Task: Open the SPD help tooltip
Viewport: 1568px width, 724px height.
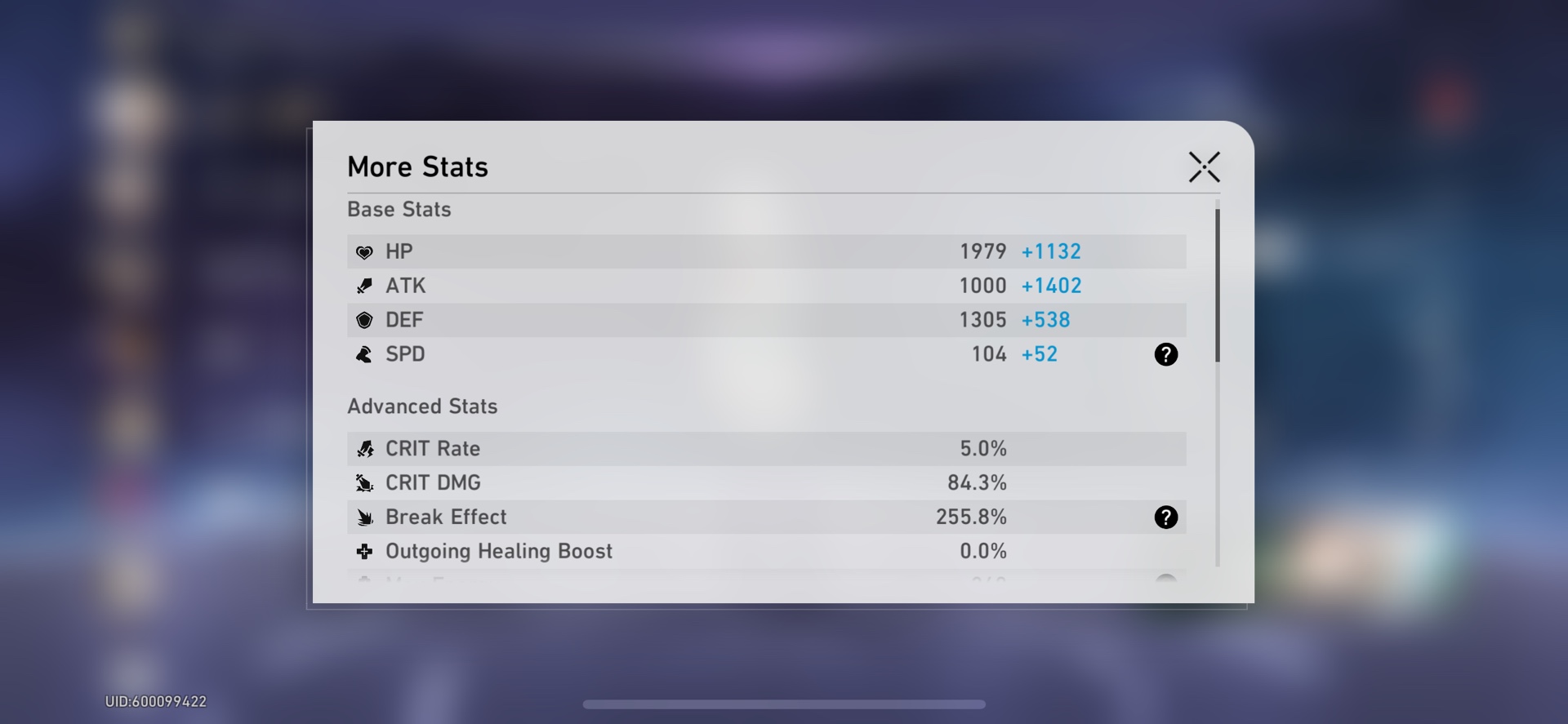Action: (x=1166, y=354)
